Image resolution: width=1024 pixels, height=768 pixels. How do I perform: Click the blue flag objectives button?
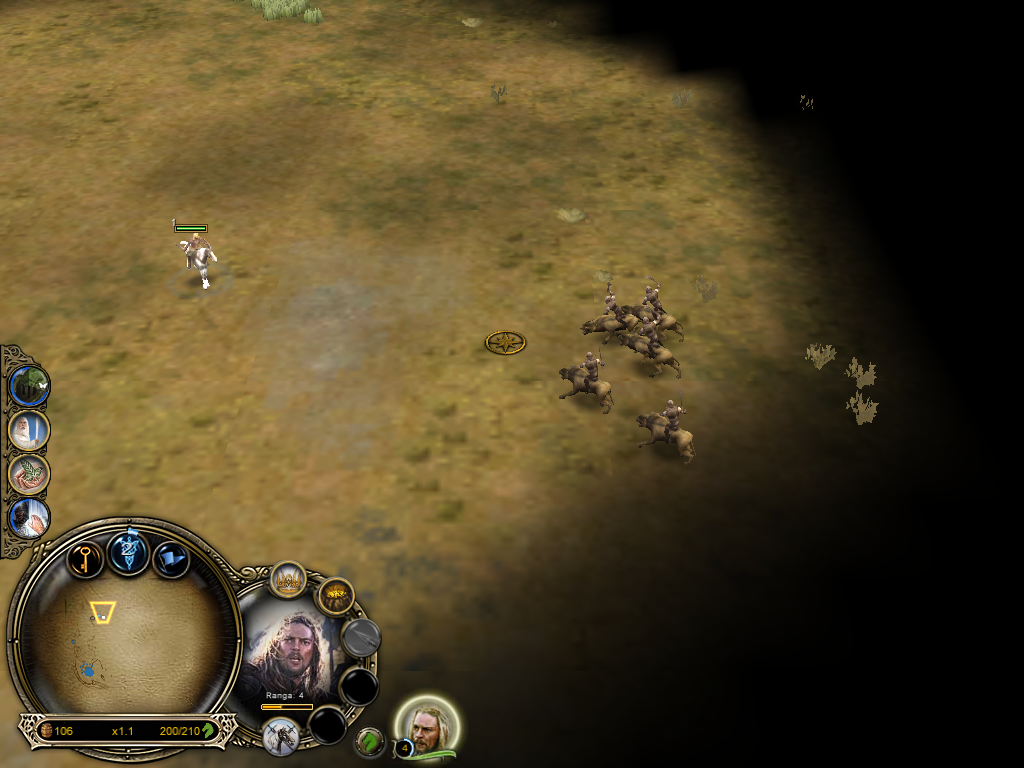pyautogui.click(x=171, y=559)
